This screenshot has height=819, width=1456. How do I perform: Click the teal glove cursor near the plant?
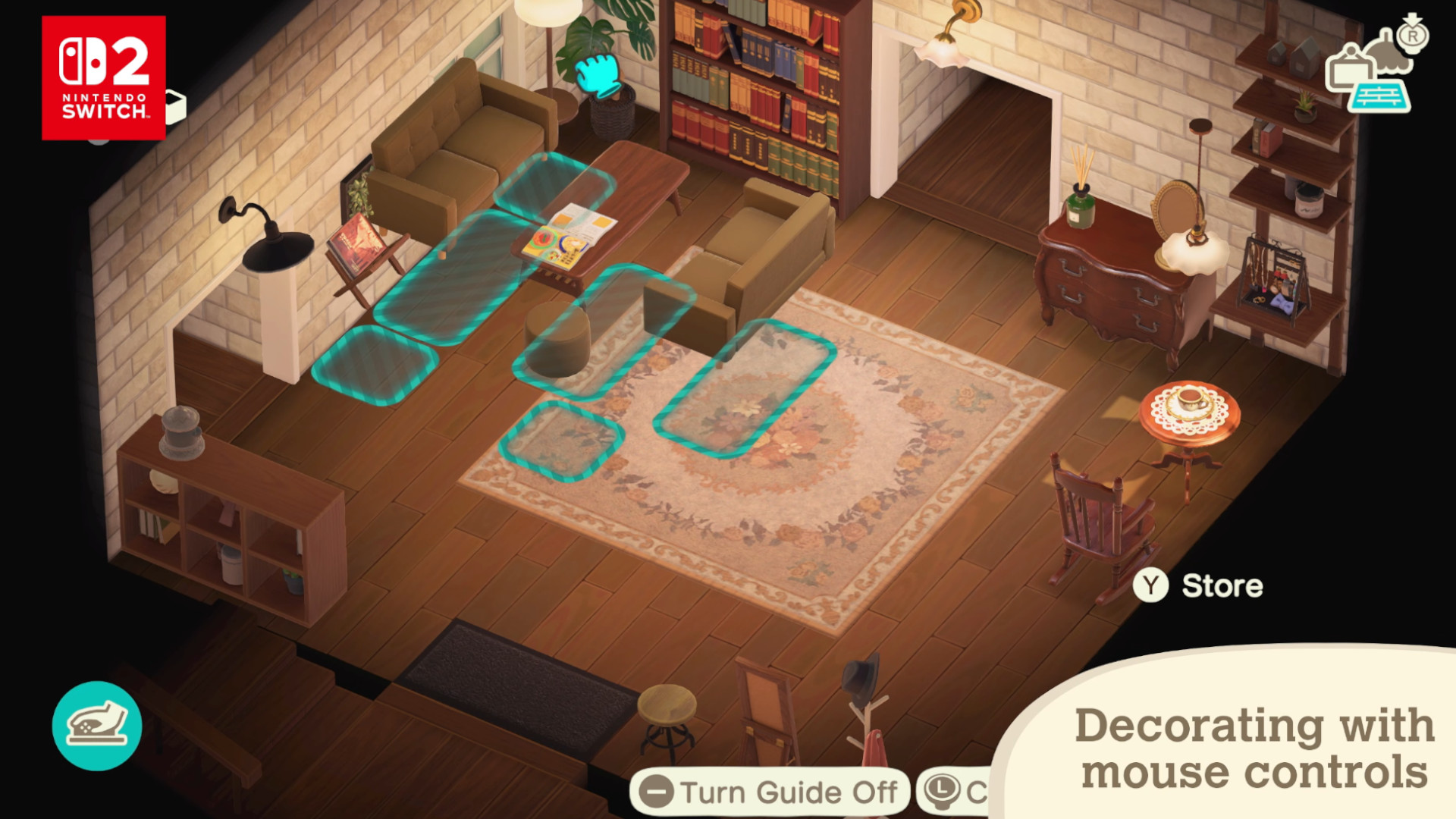599,76
